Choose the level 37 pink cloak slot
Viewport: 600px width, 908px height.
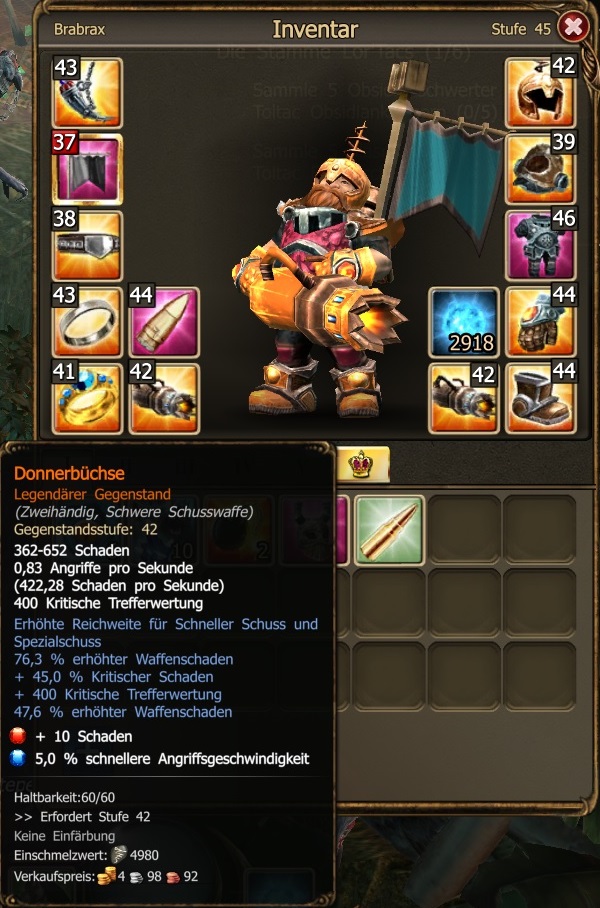click(x=87, y=168)
